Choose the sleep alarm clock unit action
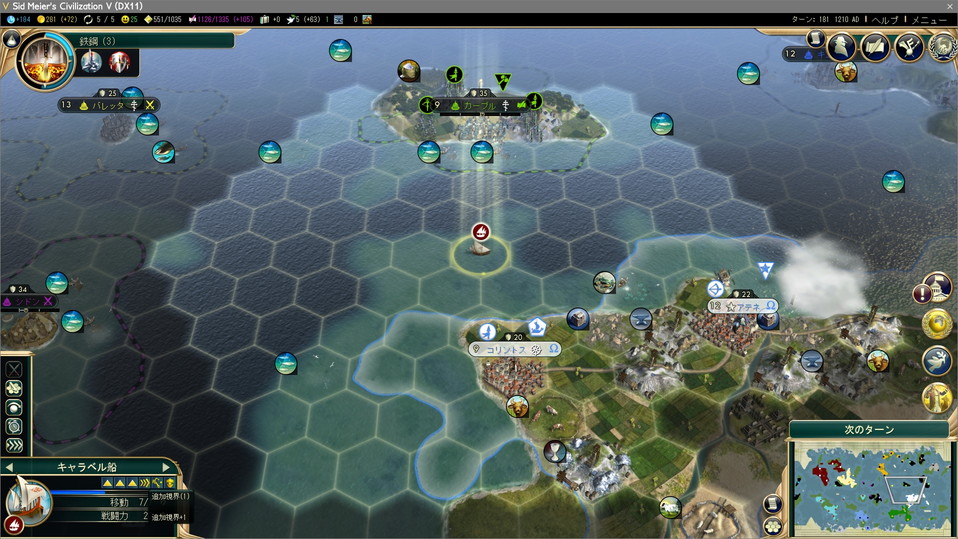Viewport: 958px width, 539px height. coord(14,427)
